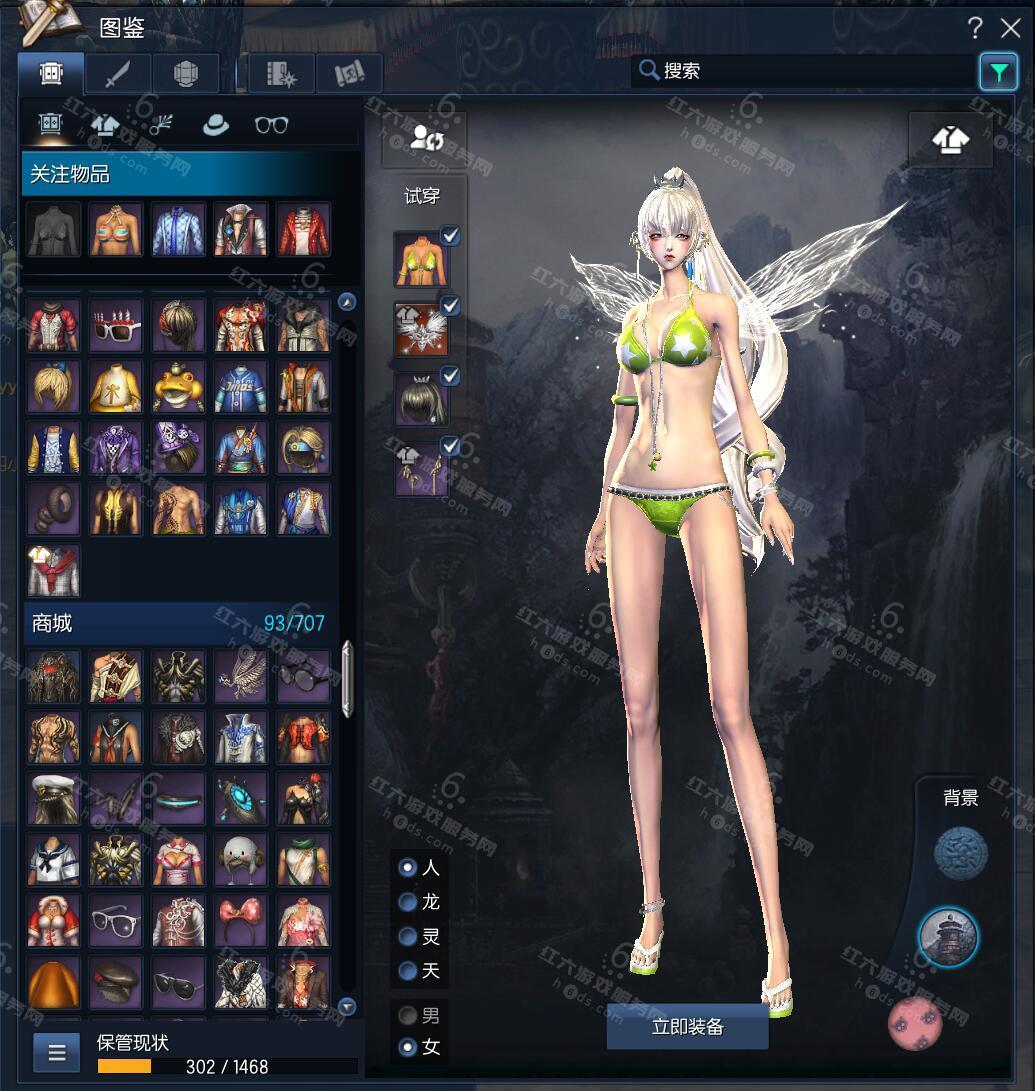This screenshot has height=1091, width=1035.
Task: Select the glasses category filter
Action: click(x=271, y=124)
